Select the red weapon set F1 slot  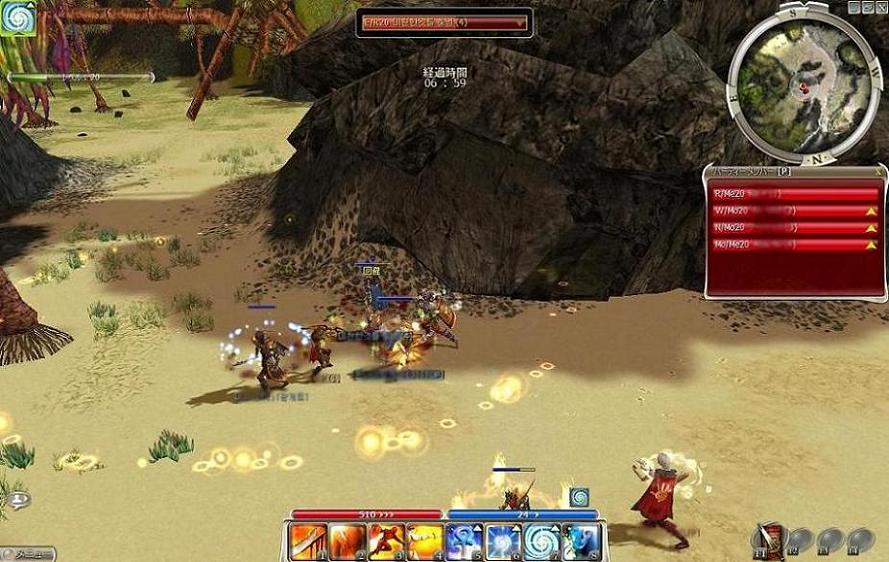[768, 538]
